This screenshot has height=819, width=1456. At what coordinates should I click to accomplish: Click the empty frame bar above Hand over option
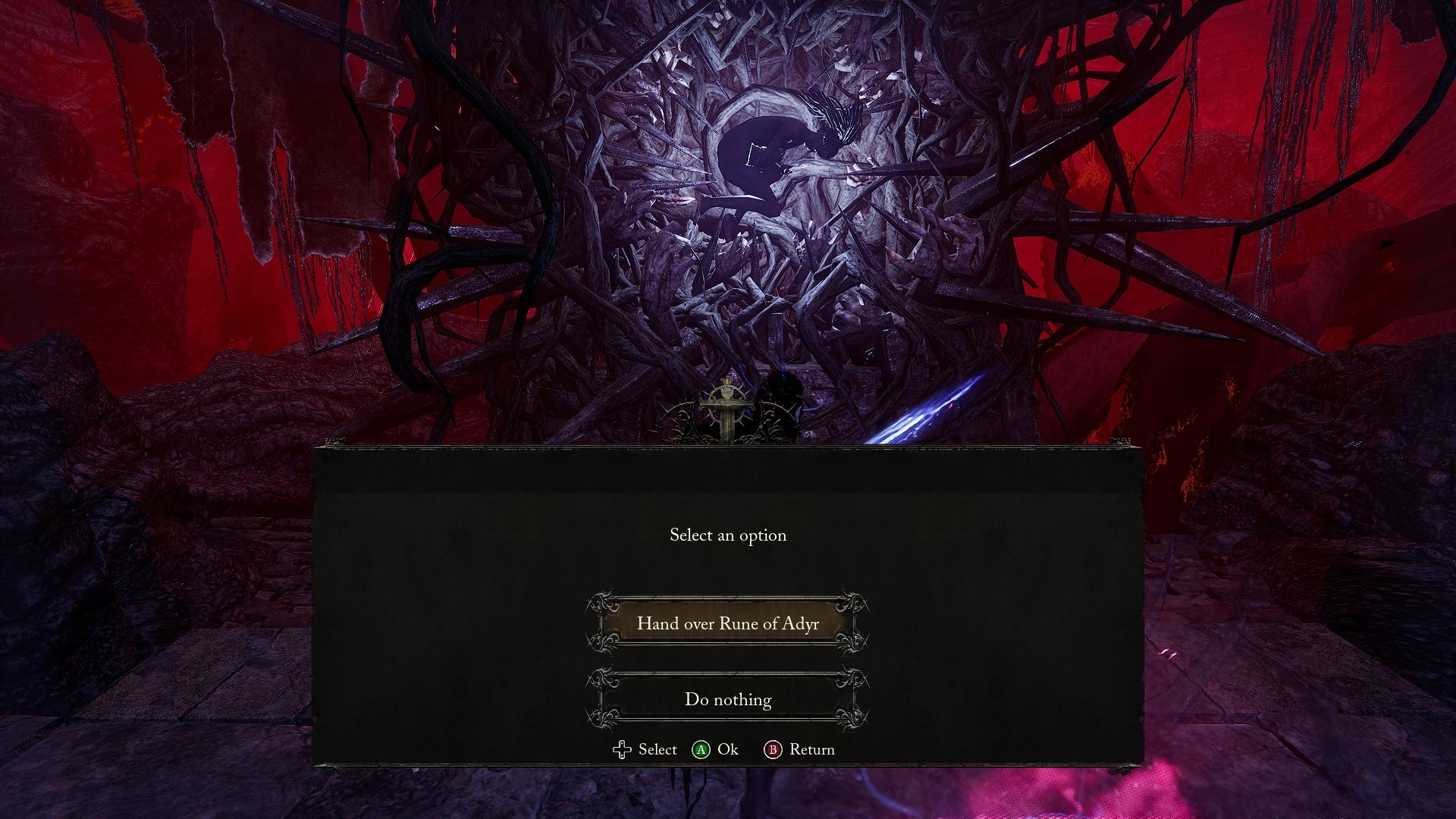[728, 597]
